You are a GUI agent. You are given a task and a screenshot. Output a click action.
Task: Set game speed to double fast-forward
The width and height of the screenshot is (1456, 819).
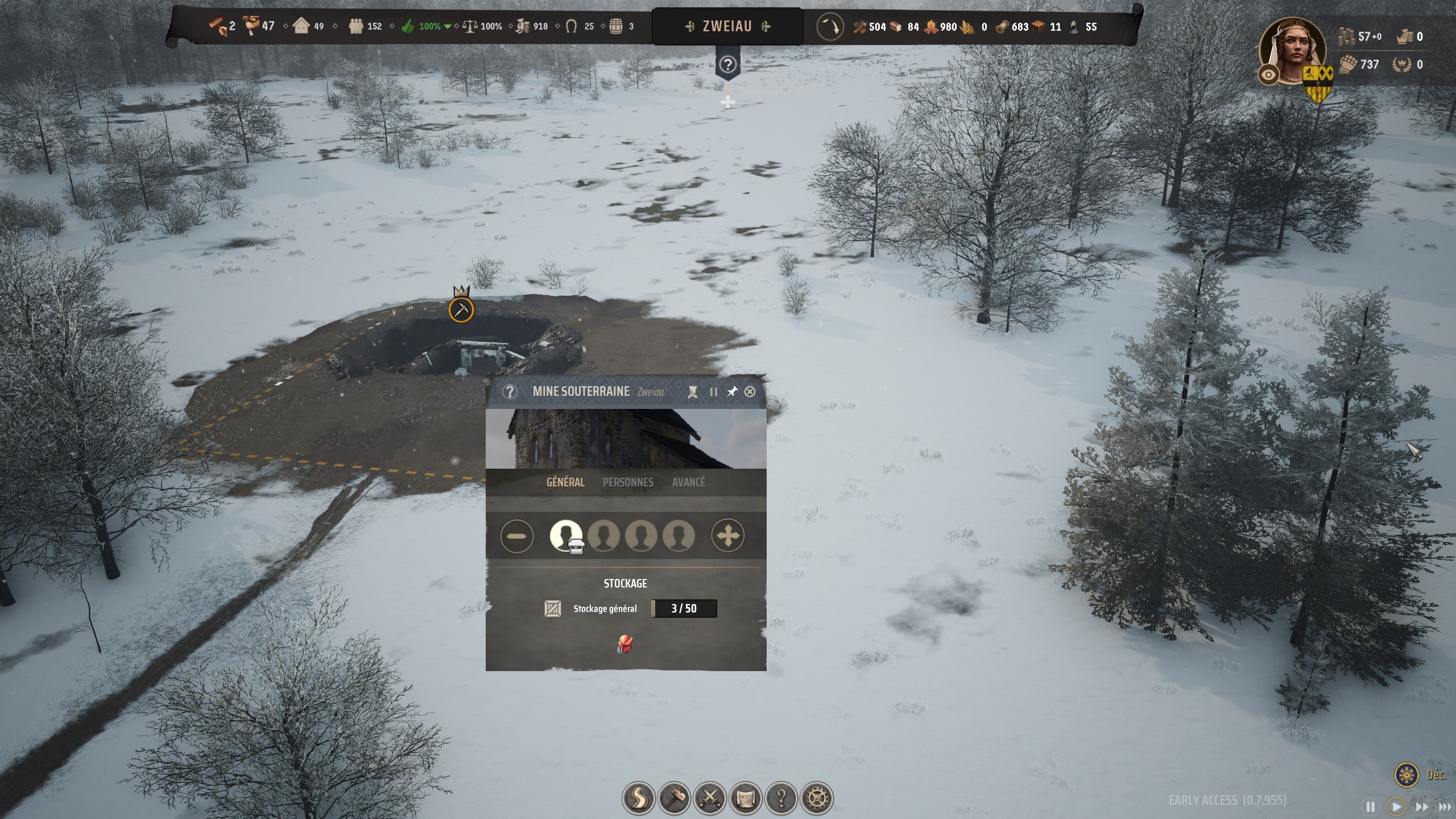pos(1421,806)
